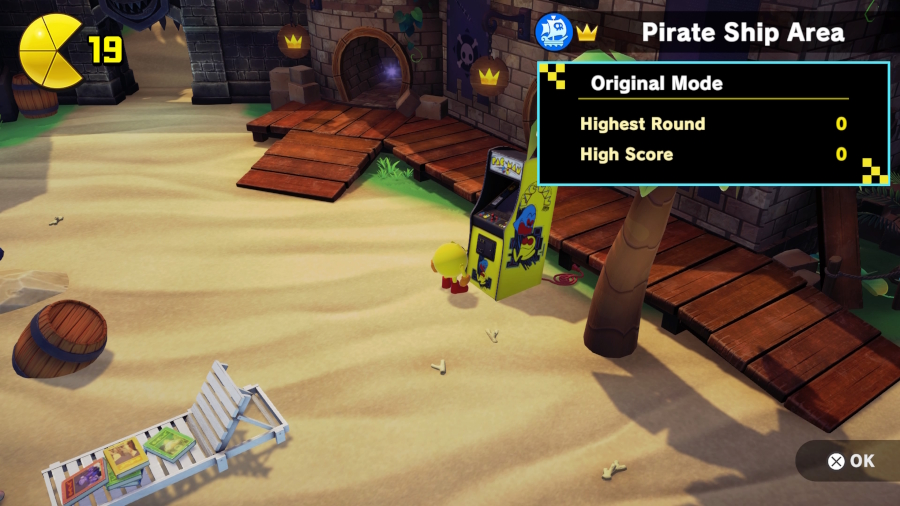This screenshot has height=506, width=900.
Task: Confirm with the OK button
Action: click(850, 461)
